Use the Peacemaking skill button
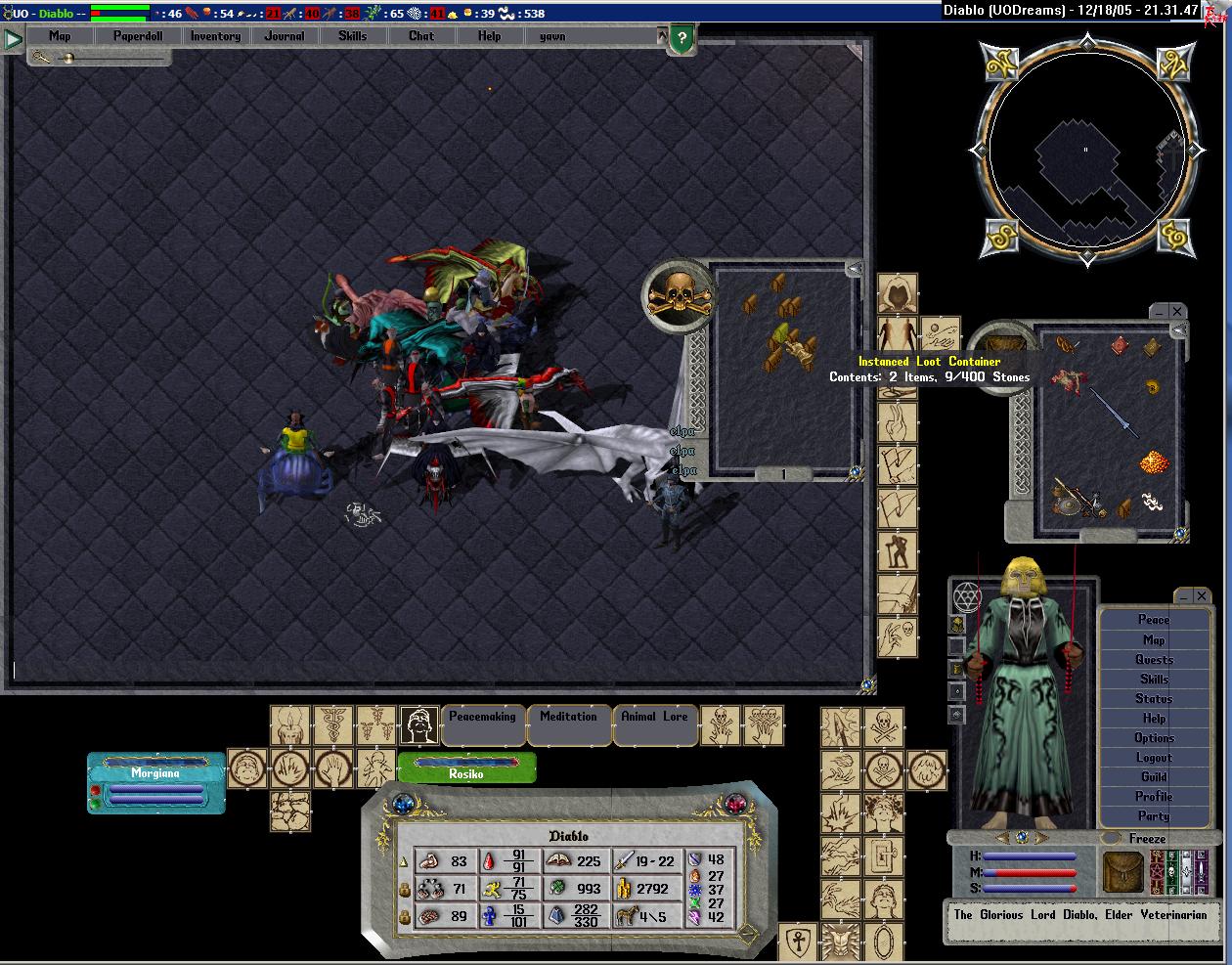 point(482,718)
